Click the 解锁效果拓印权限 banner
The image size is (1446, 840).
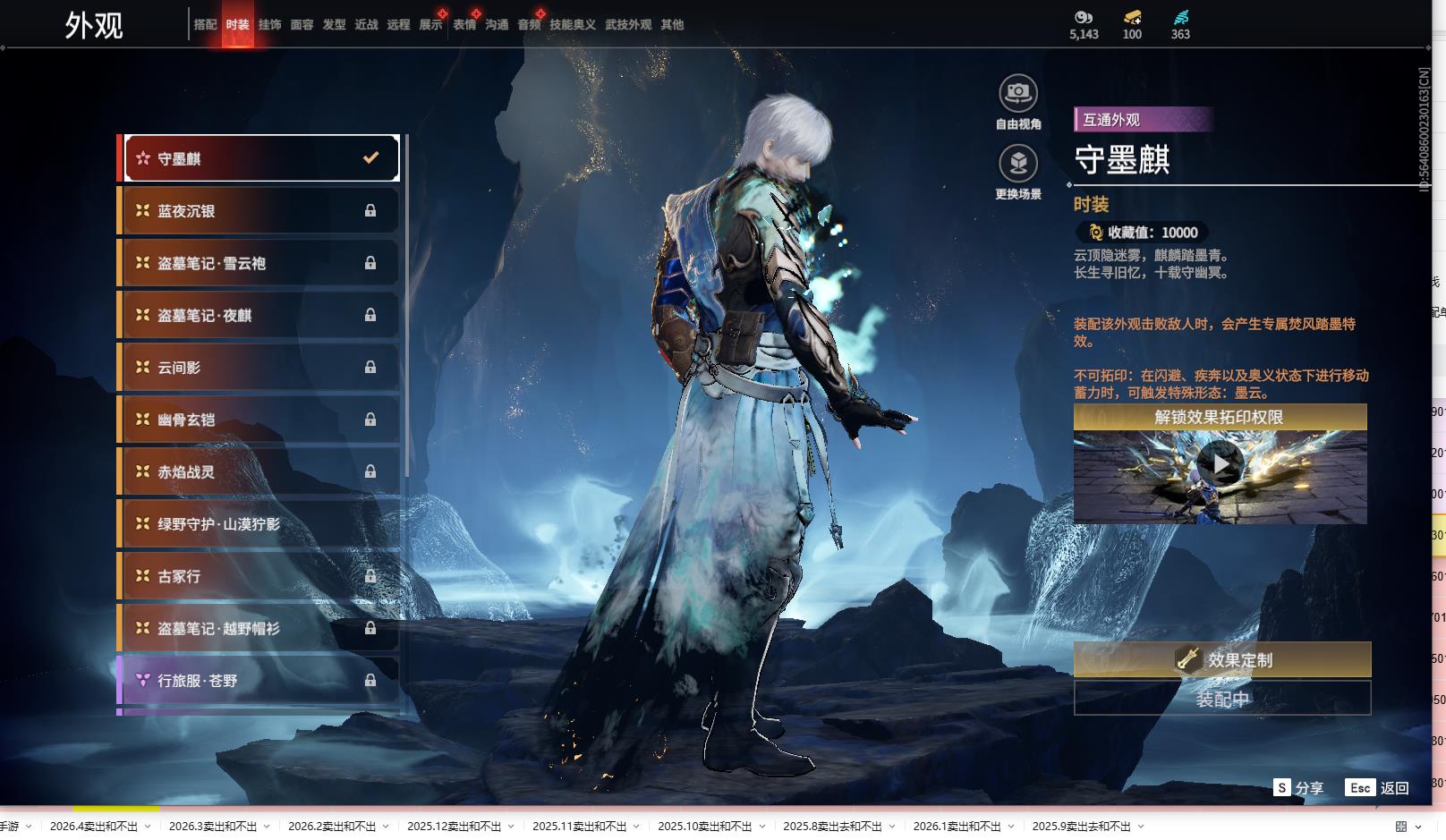coord(1220,418)
